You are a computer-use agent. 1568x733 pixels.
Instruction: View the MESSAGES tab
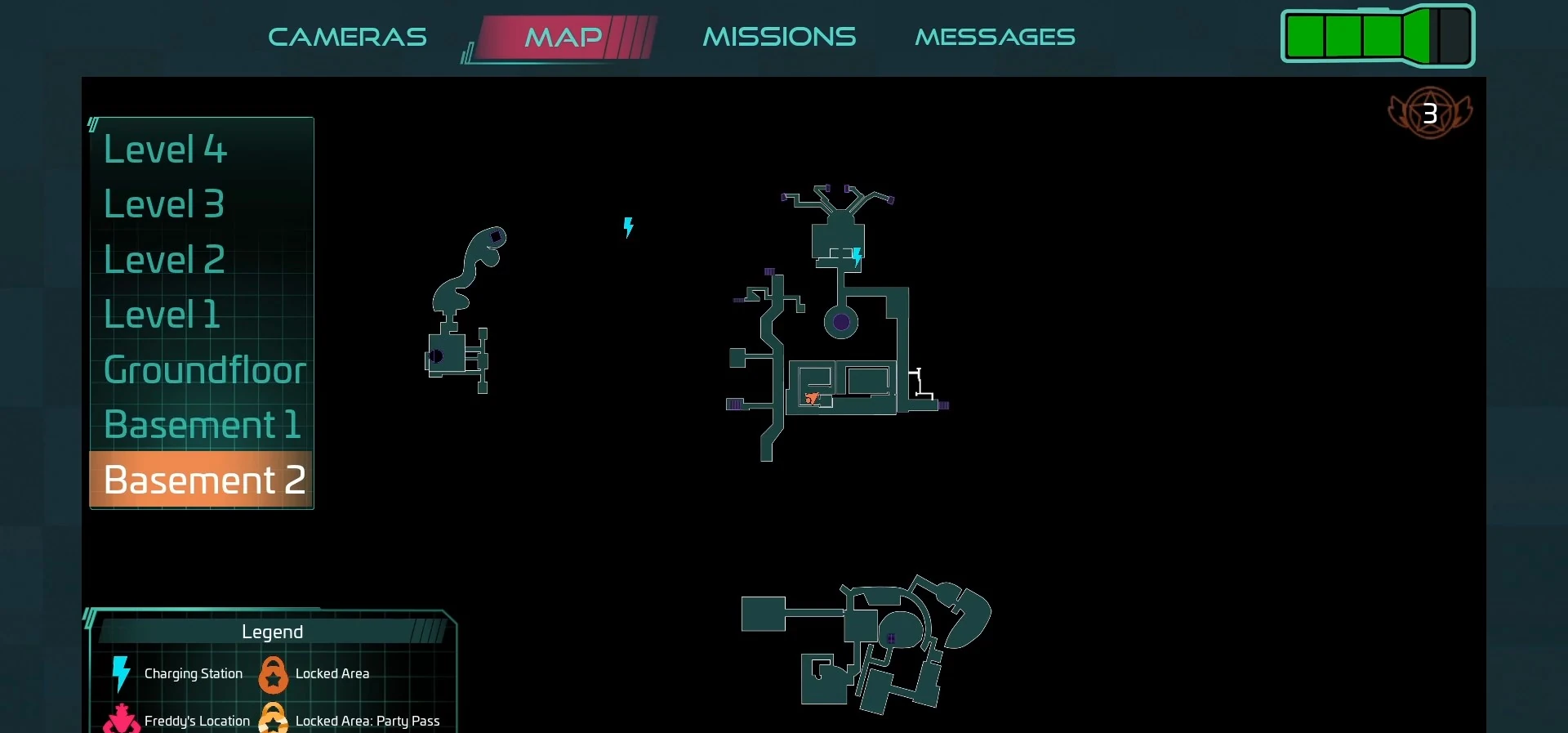point(995,36)
